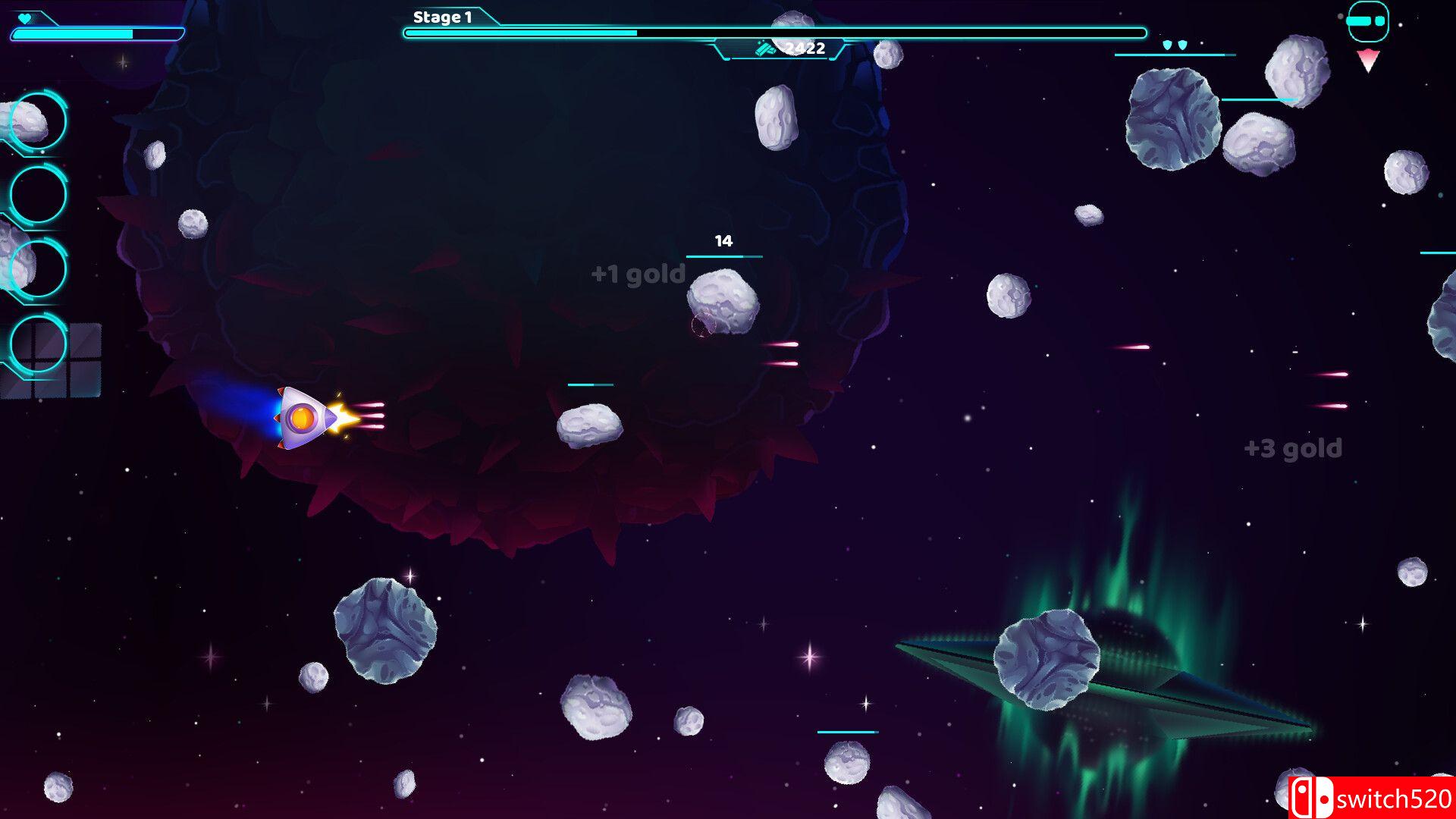Click the gold bar currency icon
The width and height of the screenshot is (1456, 819).
pos(766,47)
